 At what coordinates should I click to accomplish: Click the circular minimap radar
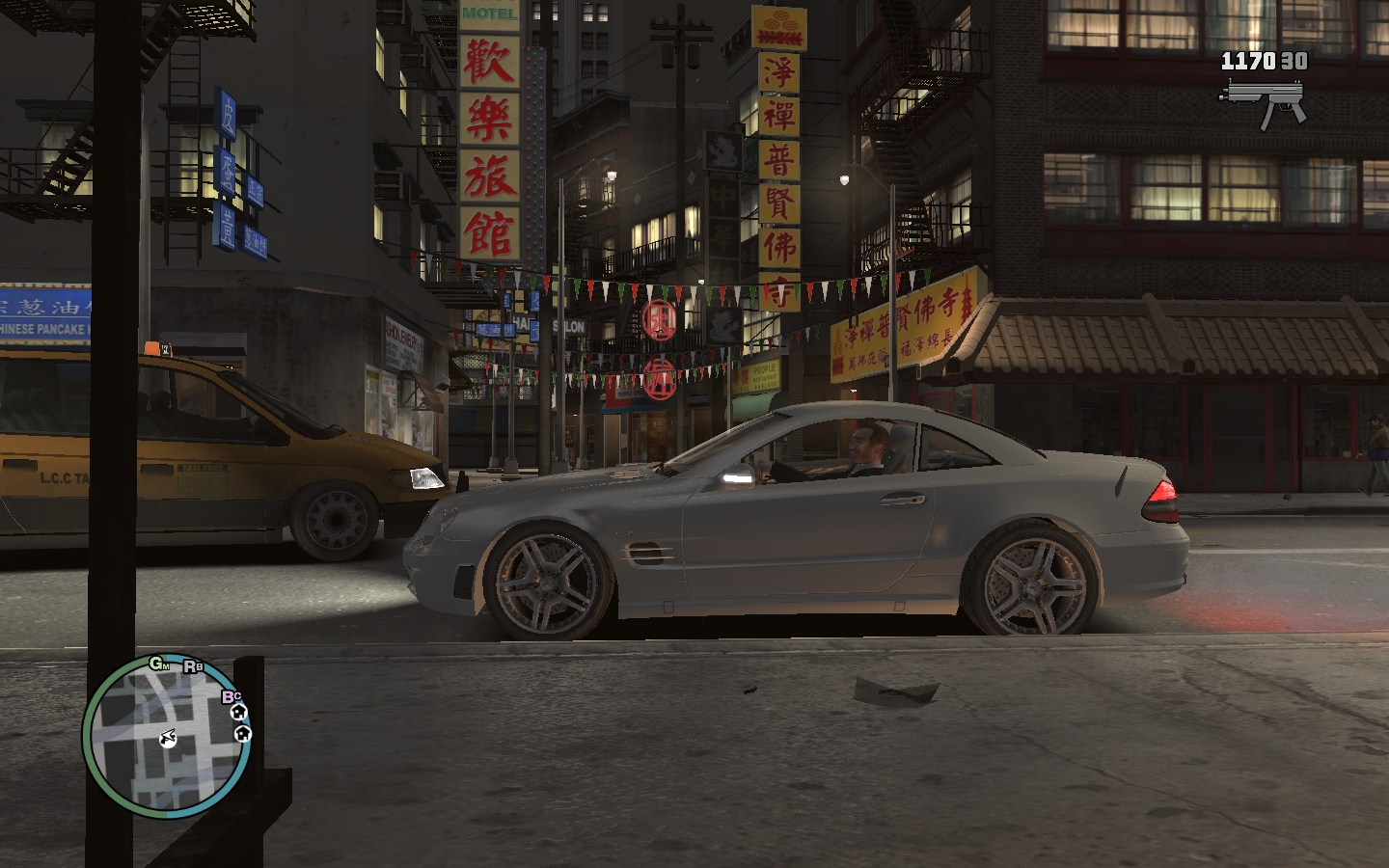point(167,738)
